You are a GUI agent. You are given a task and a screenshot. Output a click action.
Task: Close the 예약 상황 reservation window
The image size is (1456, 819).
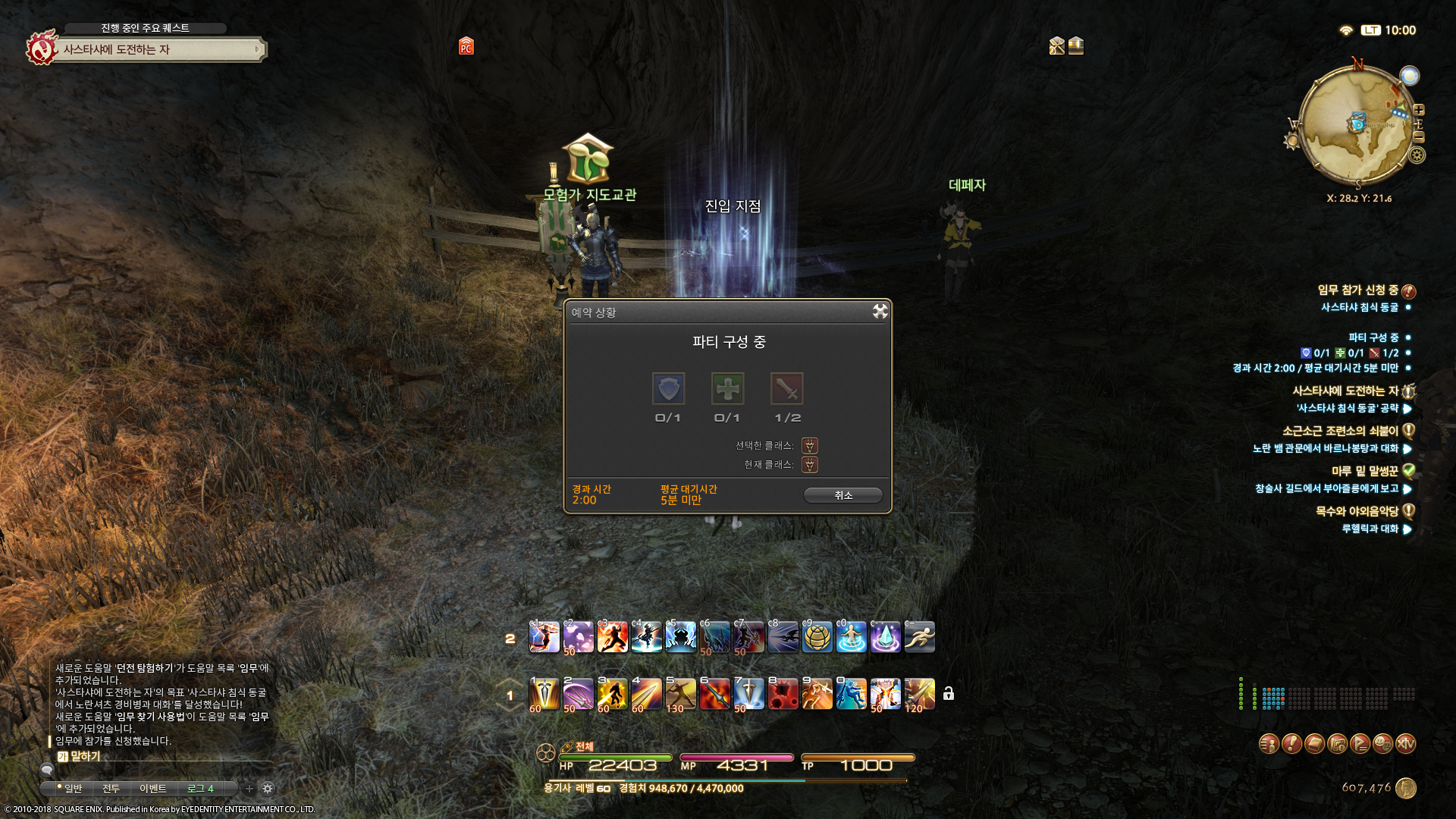(880, 312)
